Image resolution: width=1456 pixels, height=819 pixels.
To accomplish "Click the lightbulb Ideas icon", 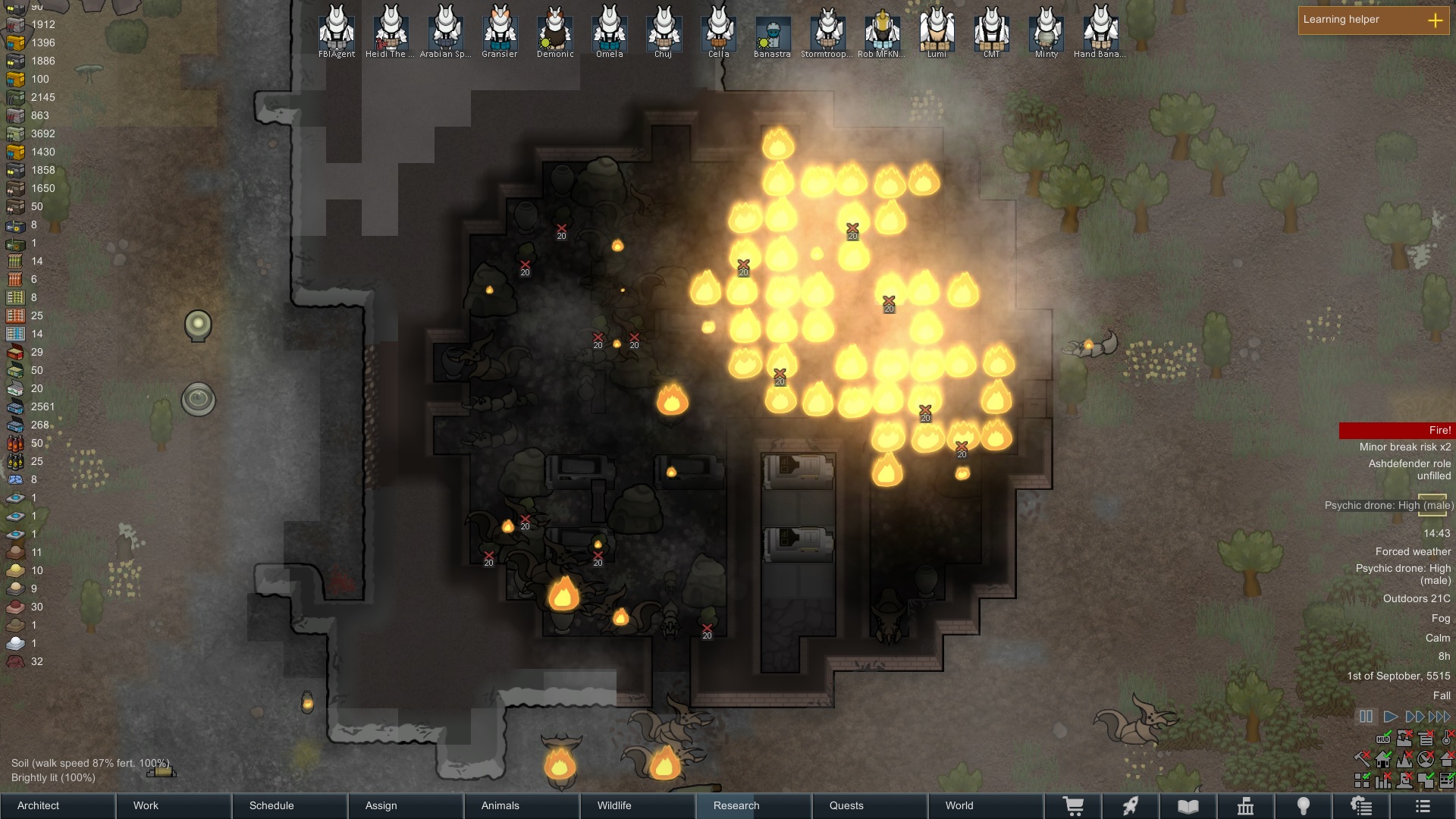I will coord(1304,806).
